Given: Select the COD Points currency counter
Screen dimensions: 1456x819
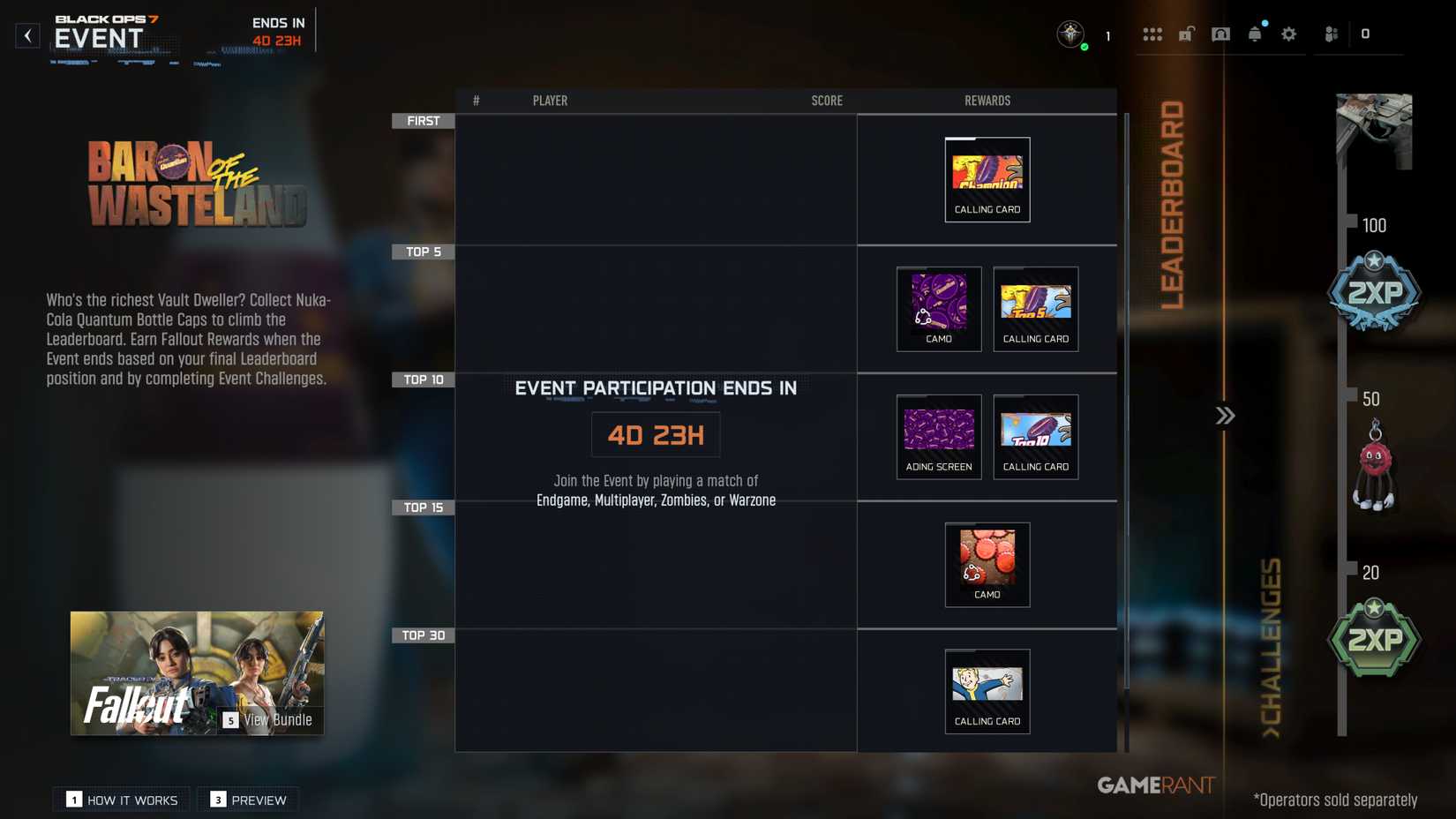Looking at the screenshot, I should coord(1366,34).
